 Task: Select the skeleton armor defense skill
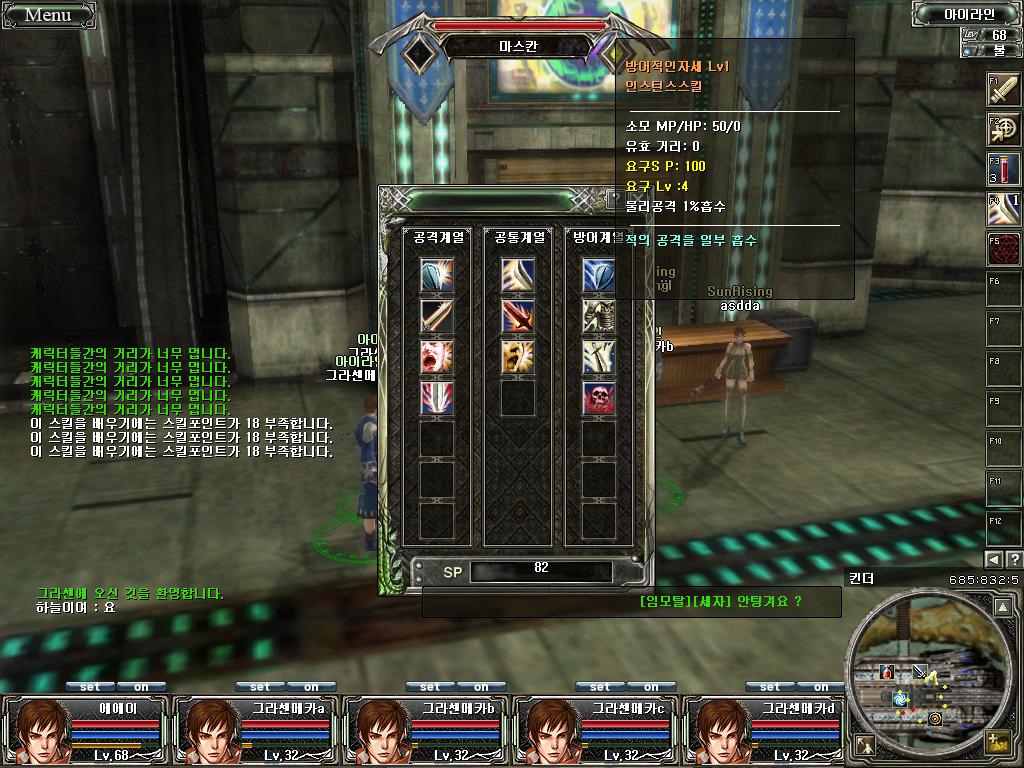click(599, 317)
